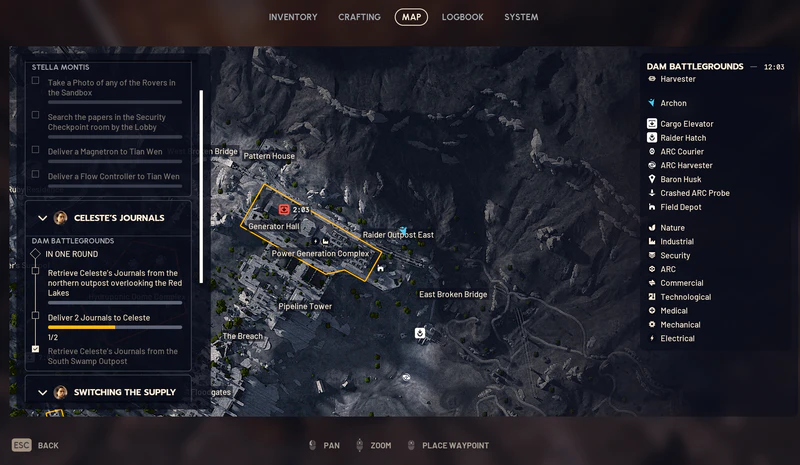800x465 pixels.
Task: Select the Map tab
Action: [411, 17]
